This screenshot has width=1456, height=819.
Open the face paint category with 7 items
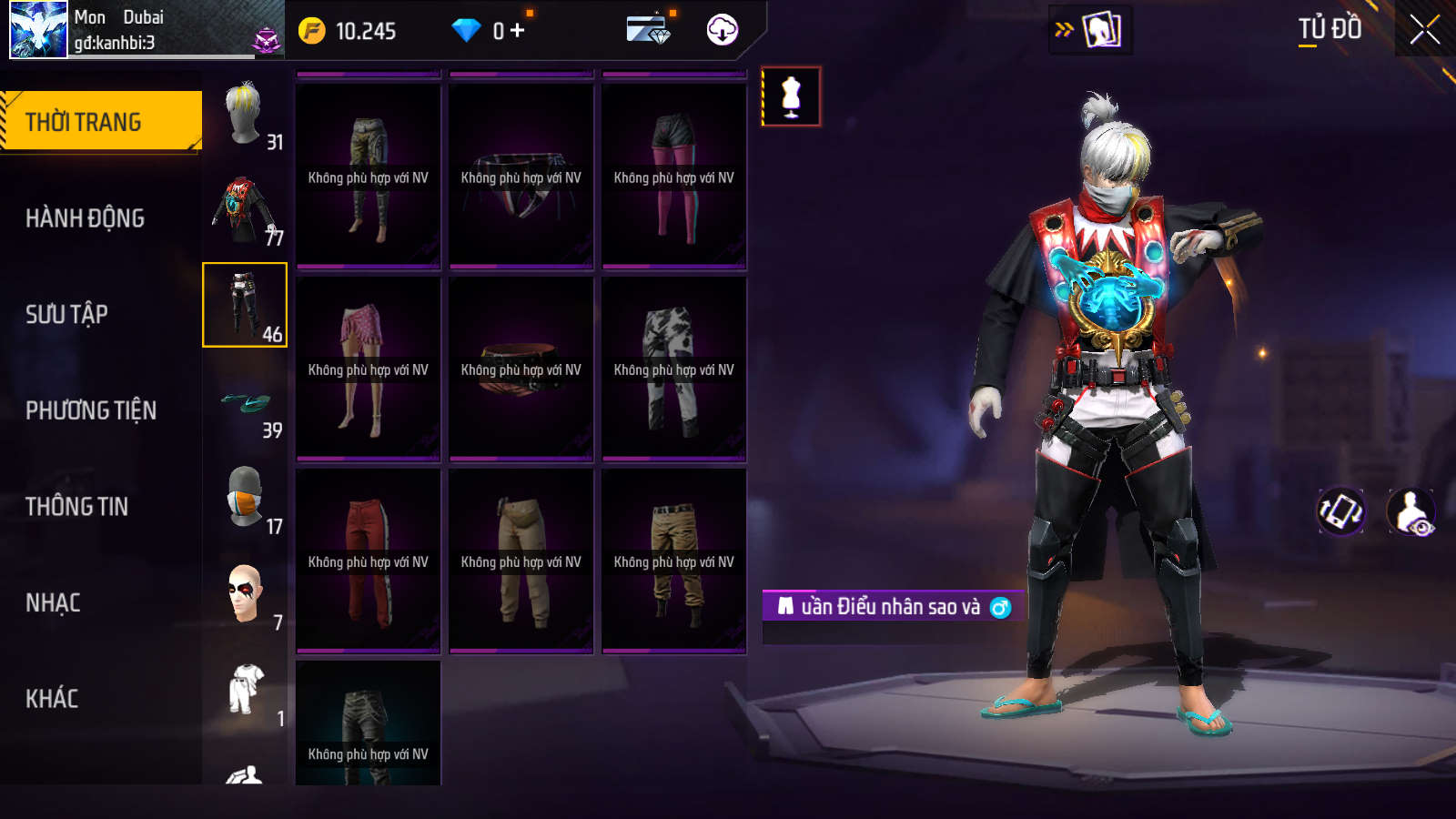pyautogui.click(x=245, y=595)
